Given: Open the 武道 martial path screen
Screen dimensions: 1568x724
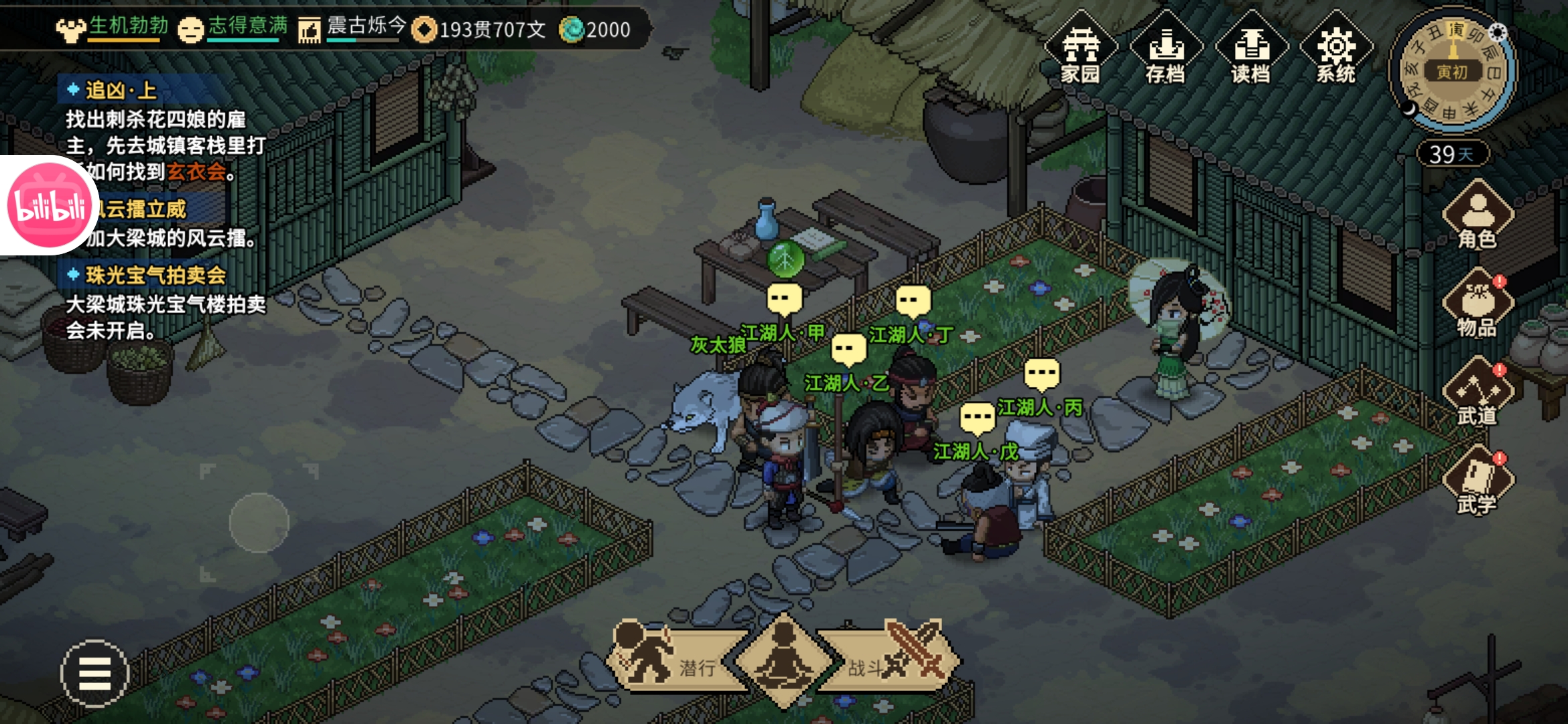Looking at the screenshot, I should [x=1478, y=394].
